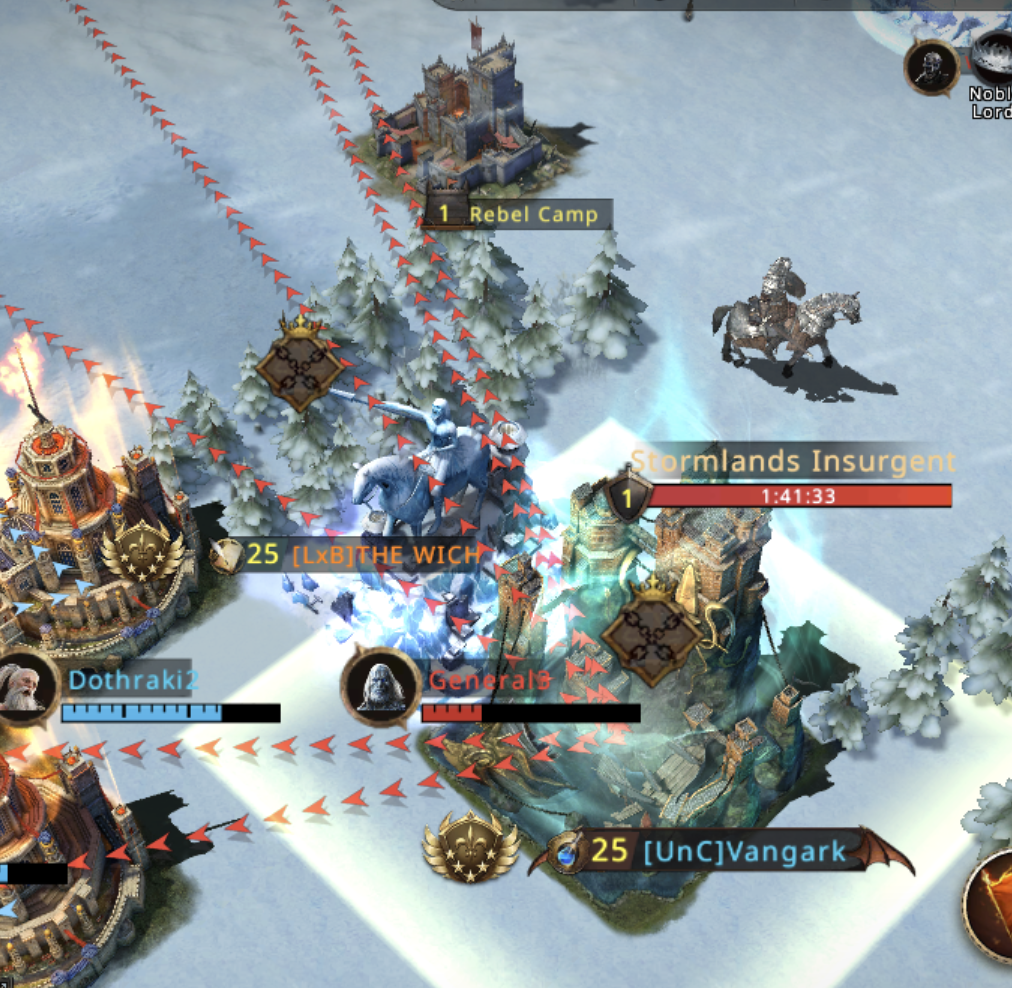The width and height of the screenshot is (1012, 988).
Task: Click the chain emblem on the Stormlands Insurgent fortress
Action: (x=654, y=632)
